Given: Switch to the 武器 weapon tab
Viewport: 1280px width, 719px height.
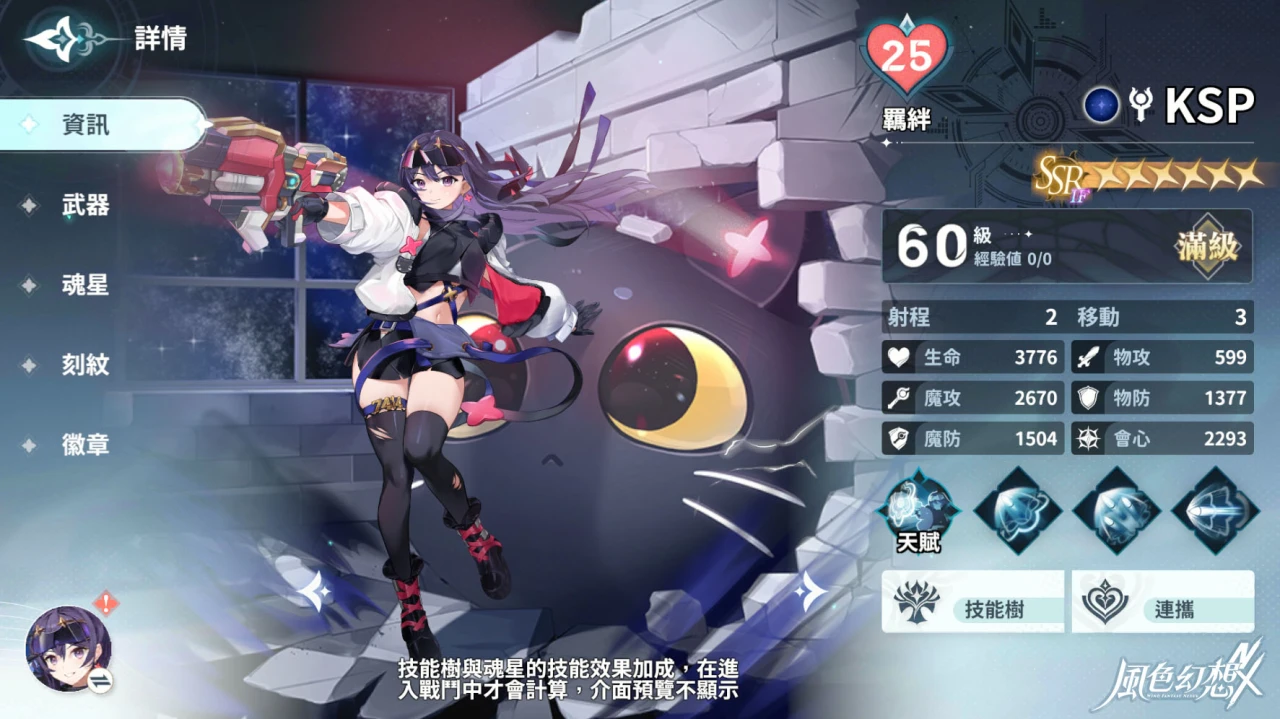Looking at the screenshot, I should pos(86,206).
